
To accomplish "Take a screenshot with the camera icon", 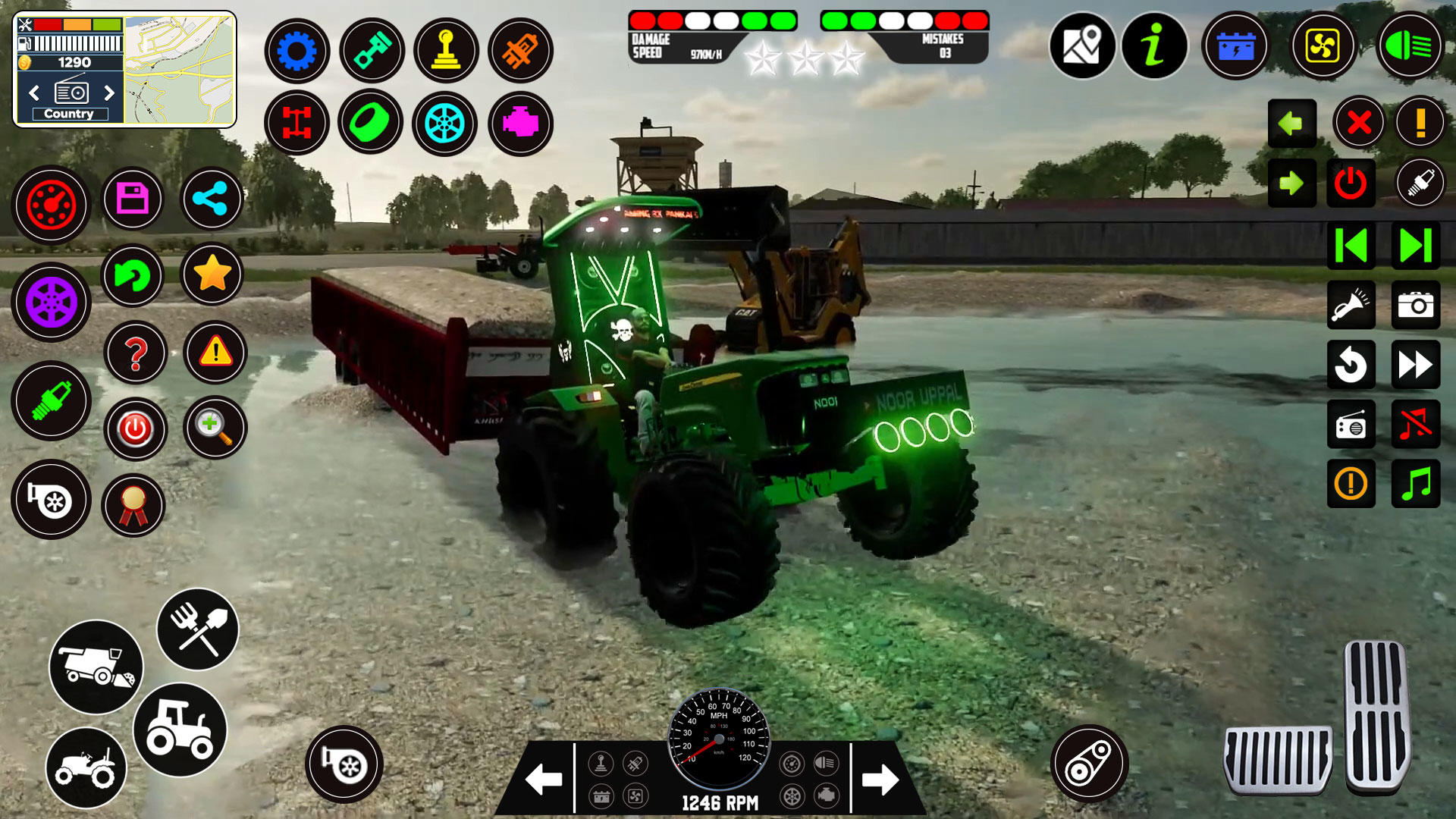I will point(1415,306).
